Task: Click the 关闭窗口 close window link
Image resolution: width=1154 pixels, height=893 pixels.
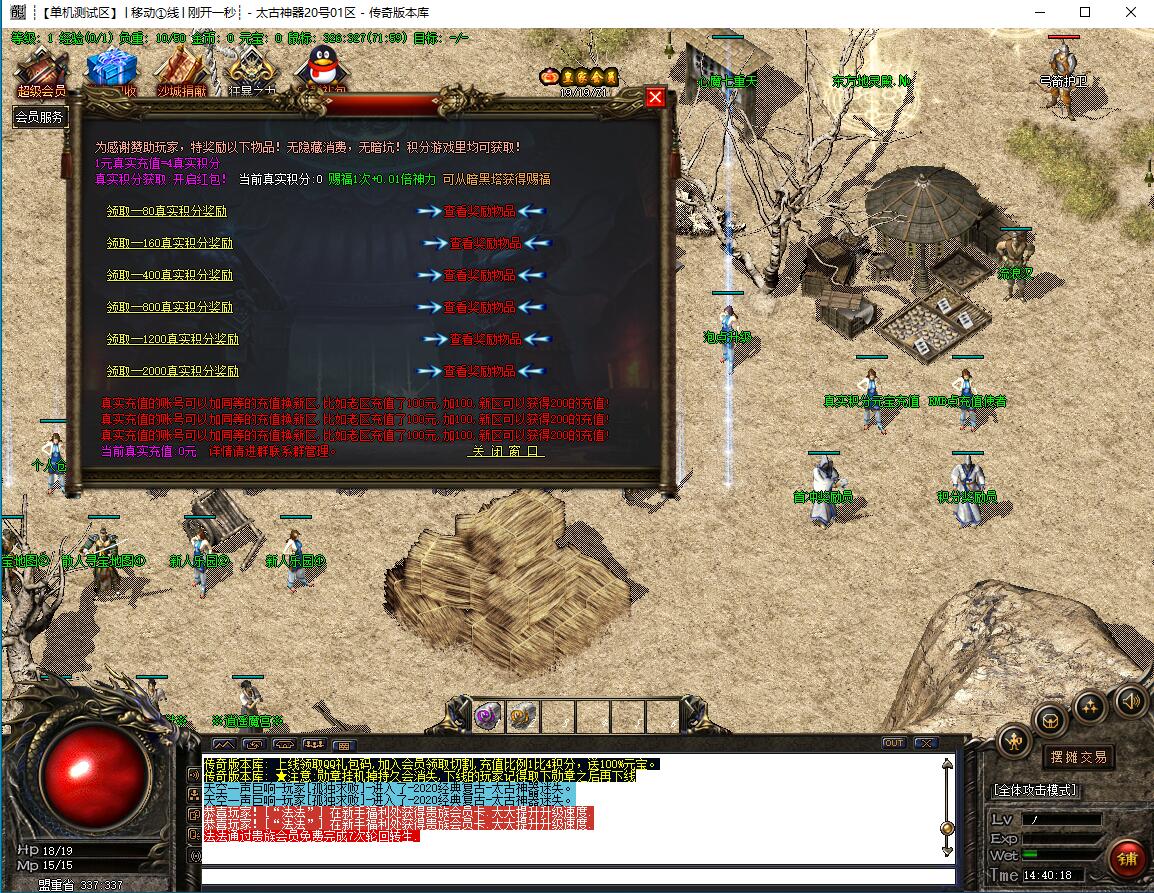Action: pos(507,451)
